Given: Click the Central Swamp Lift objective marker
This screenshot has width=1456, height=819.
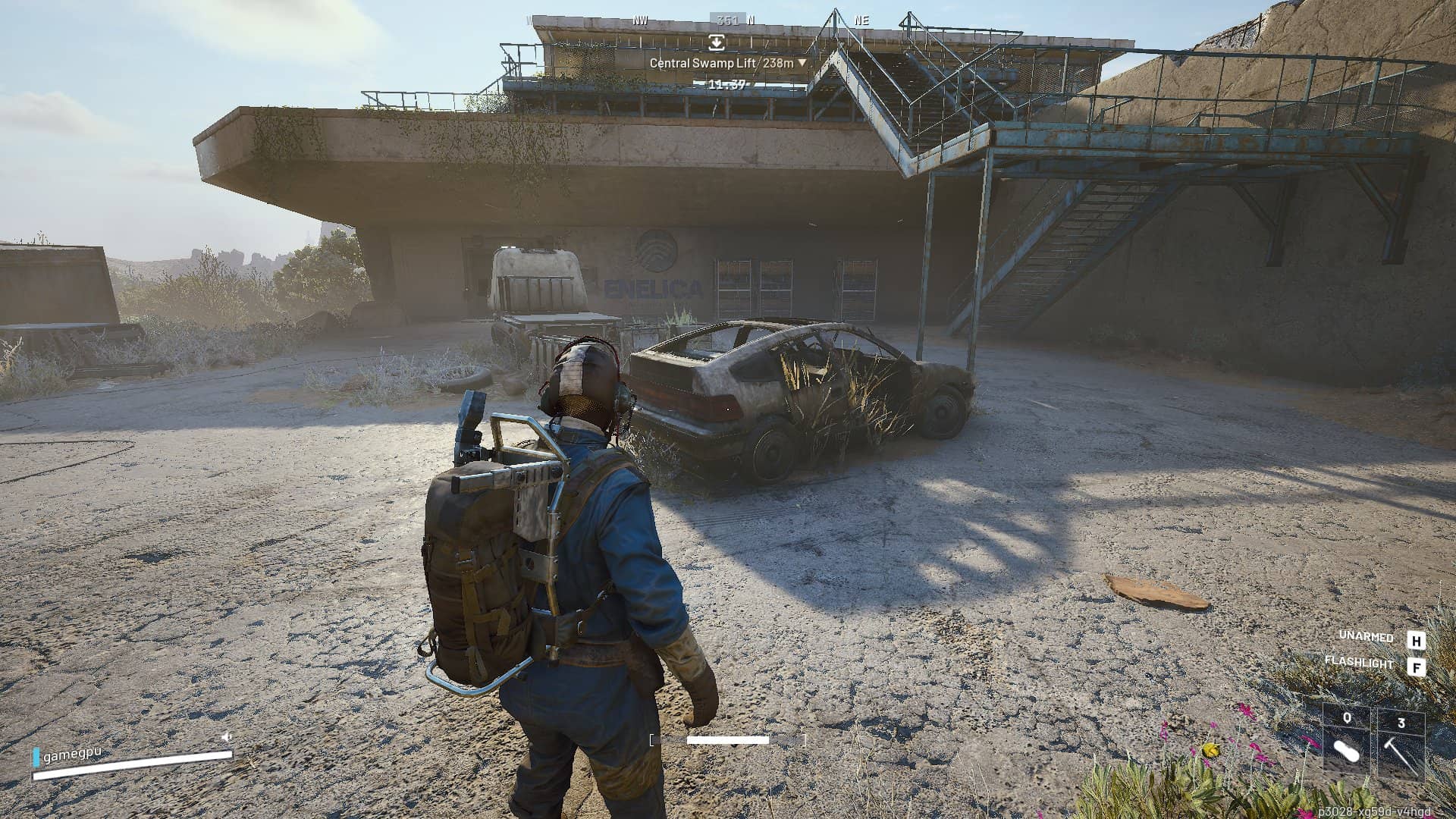Looking at the screenshot, I should click(717, 43).
